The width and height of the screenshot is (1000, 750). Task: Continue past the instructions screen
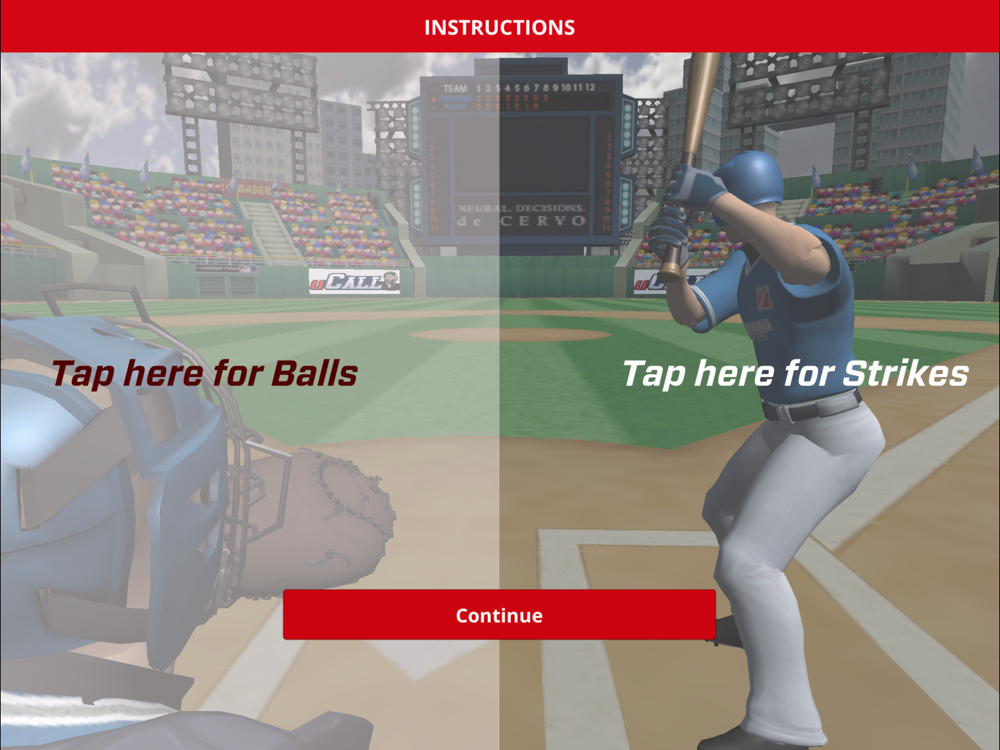tap(499, 615)
